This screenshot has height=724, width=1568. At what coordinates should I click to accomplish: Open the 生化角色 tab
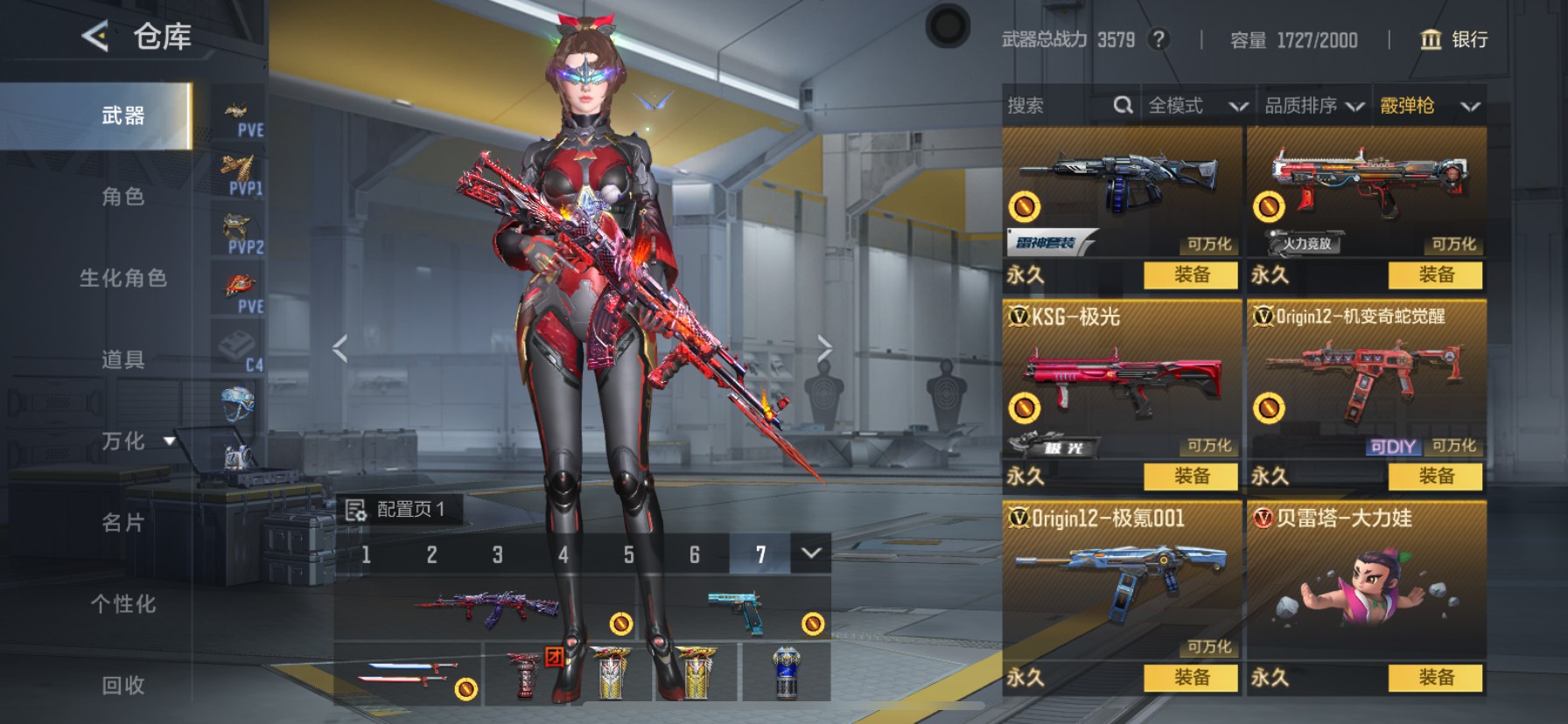(122, 278)
